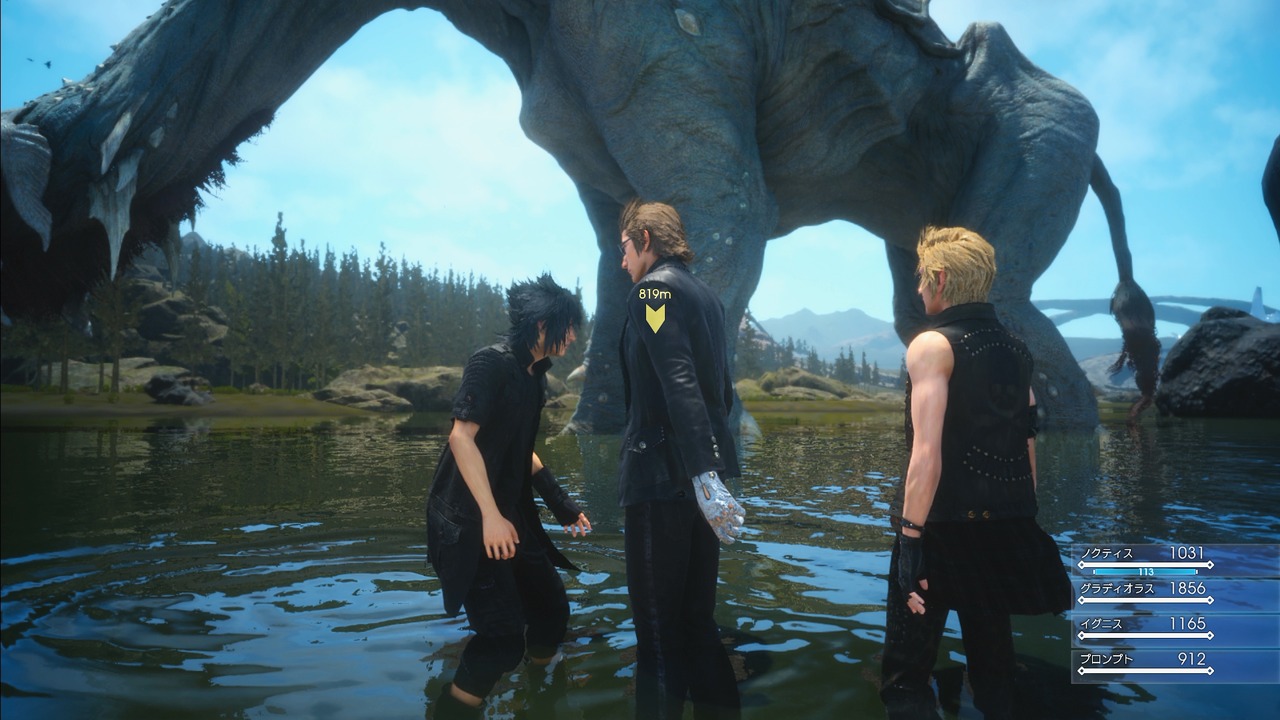The image size is (1280, 720).
Task: Click the diamond tip on Ignis's health bar
Action: (x=1210, y=634)
